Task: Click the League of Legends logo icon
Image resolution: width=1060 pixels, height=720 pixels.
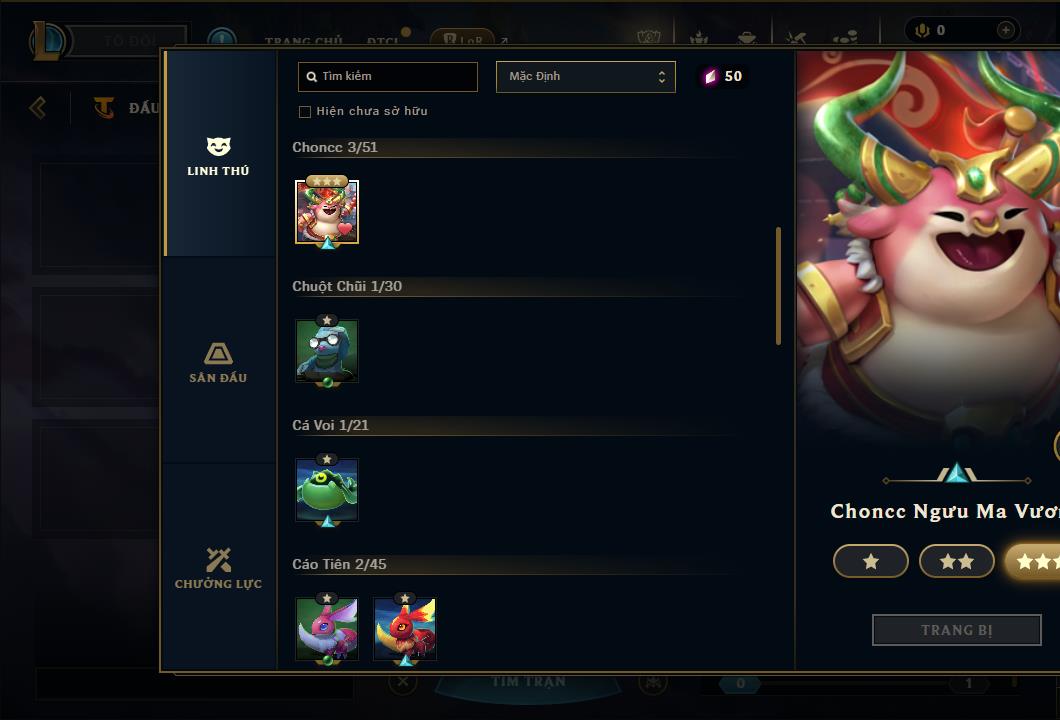Action: 48,41
